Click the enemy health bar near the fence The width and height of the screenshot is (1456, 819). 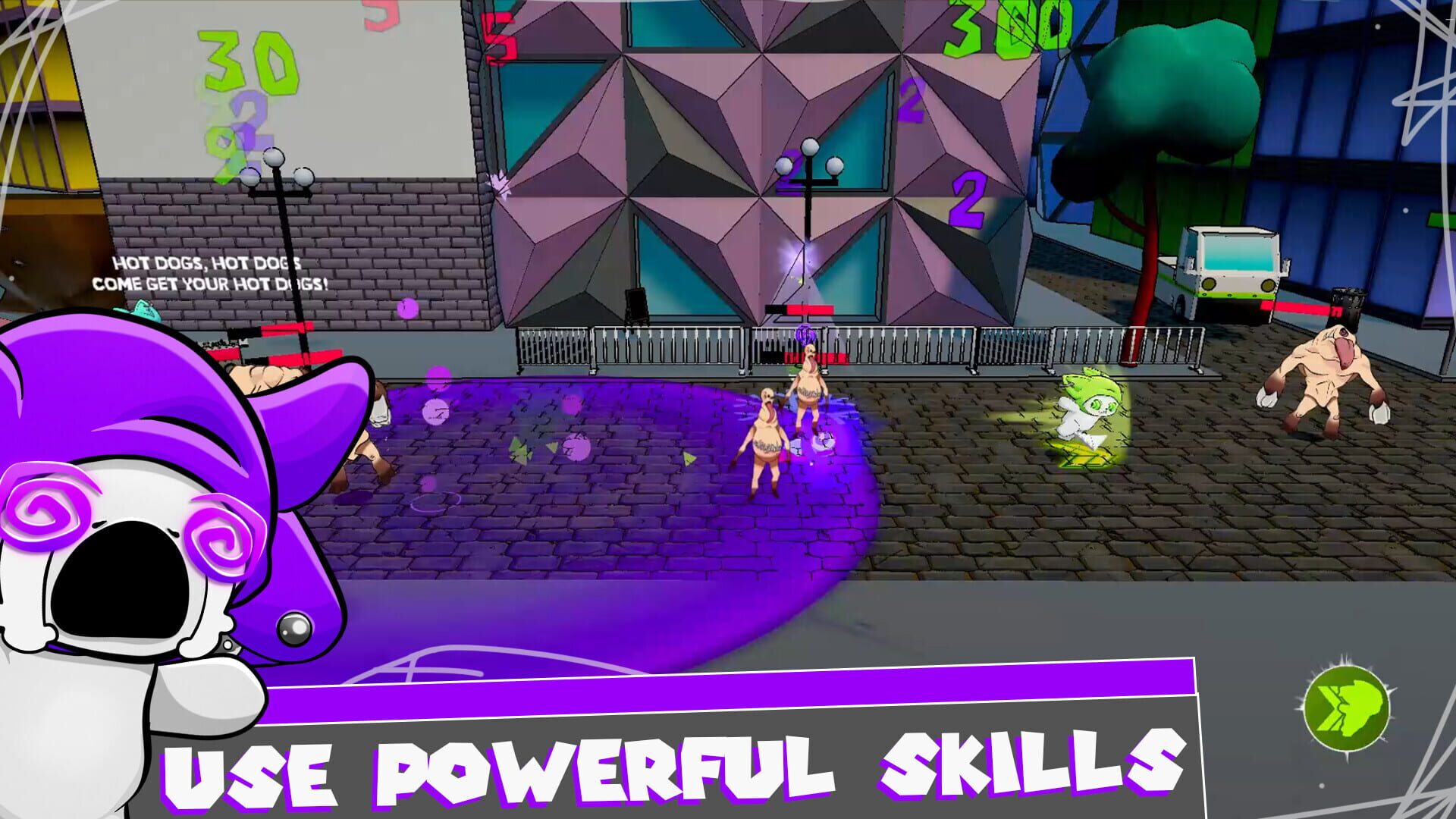point(802,307)
